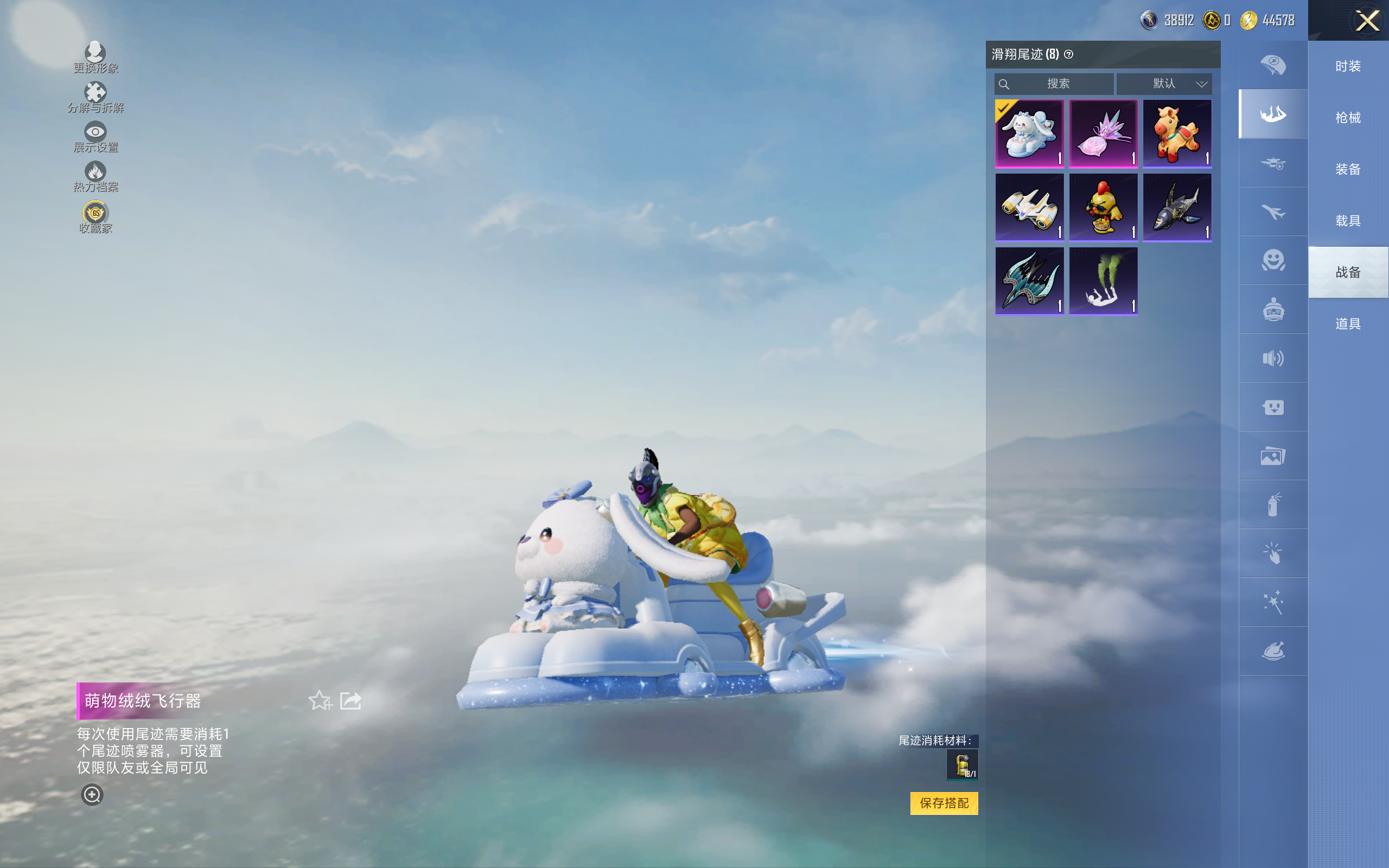Open 更换形象 to change appearance
This screenshot has width=1389, height=868.
95,58
